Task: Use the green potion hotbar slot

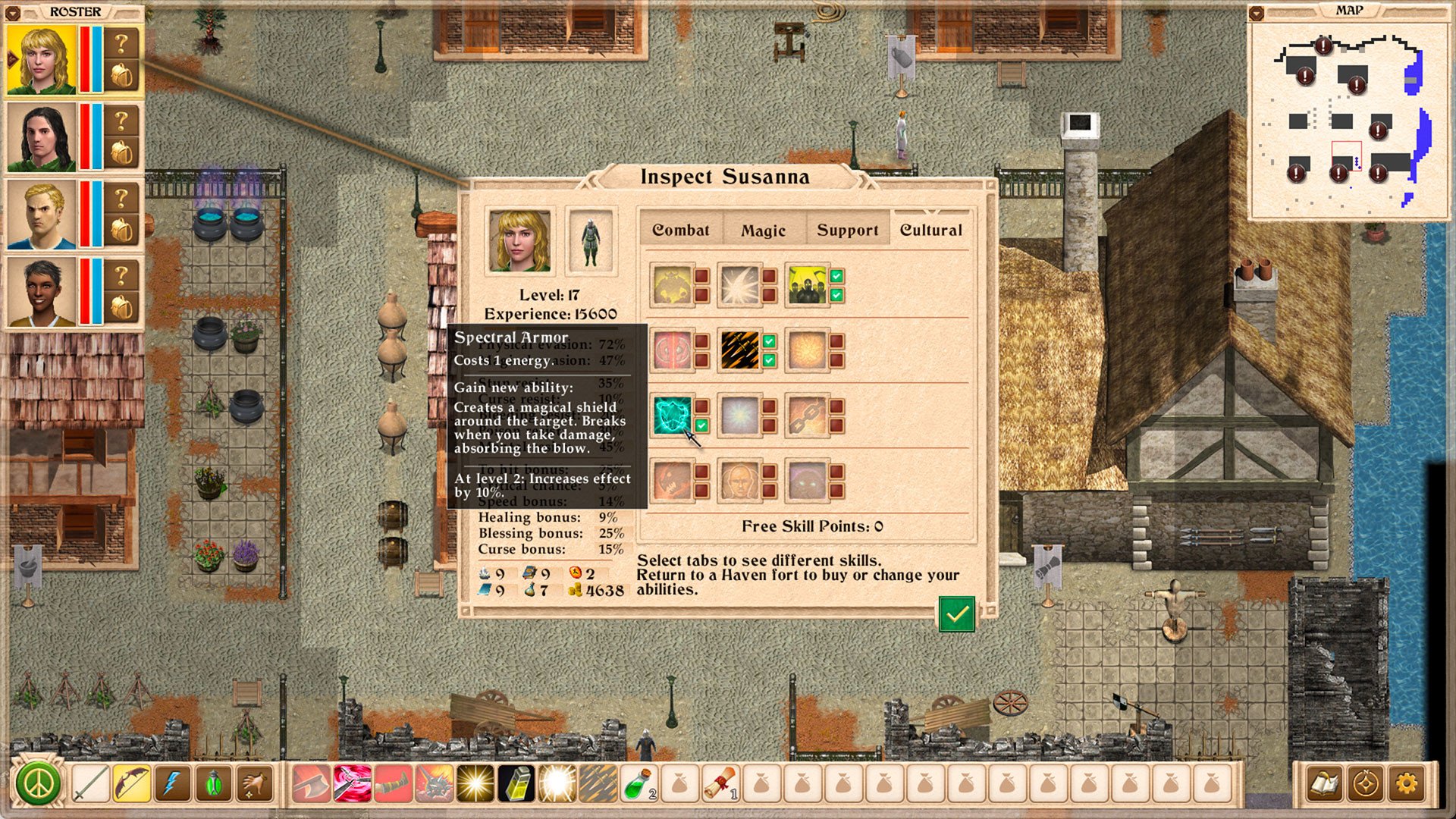Action: point(639,783)
